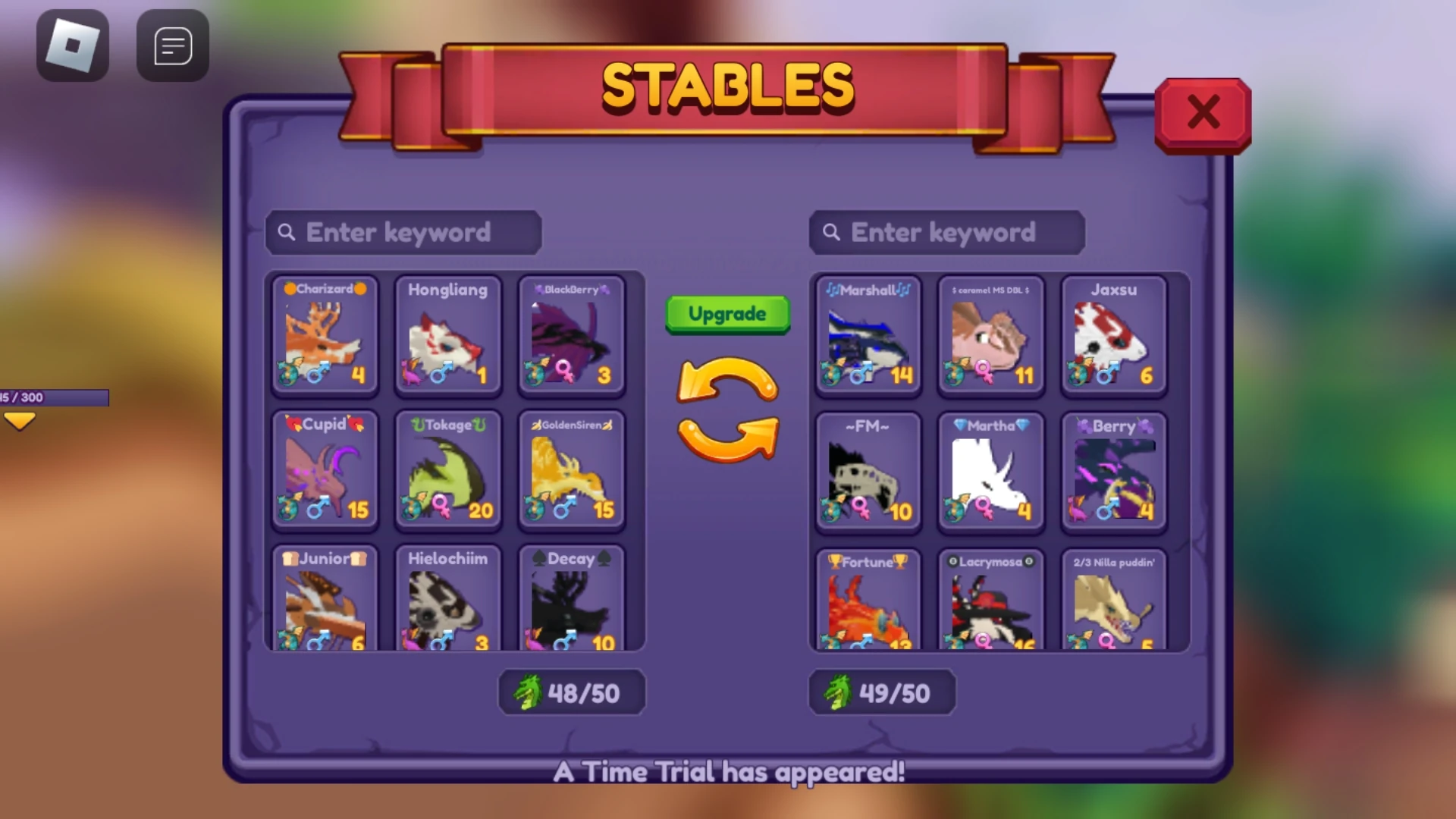Click the green dragon icon on Charizard's card

click(x=289, y=372)
